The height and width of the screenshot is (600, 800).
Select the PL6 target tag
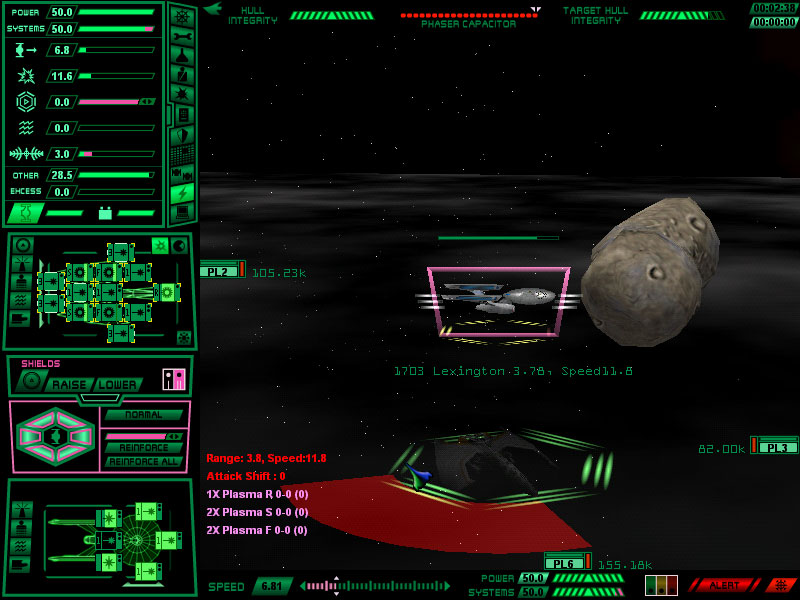click(x=564, y=563)
